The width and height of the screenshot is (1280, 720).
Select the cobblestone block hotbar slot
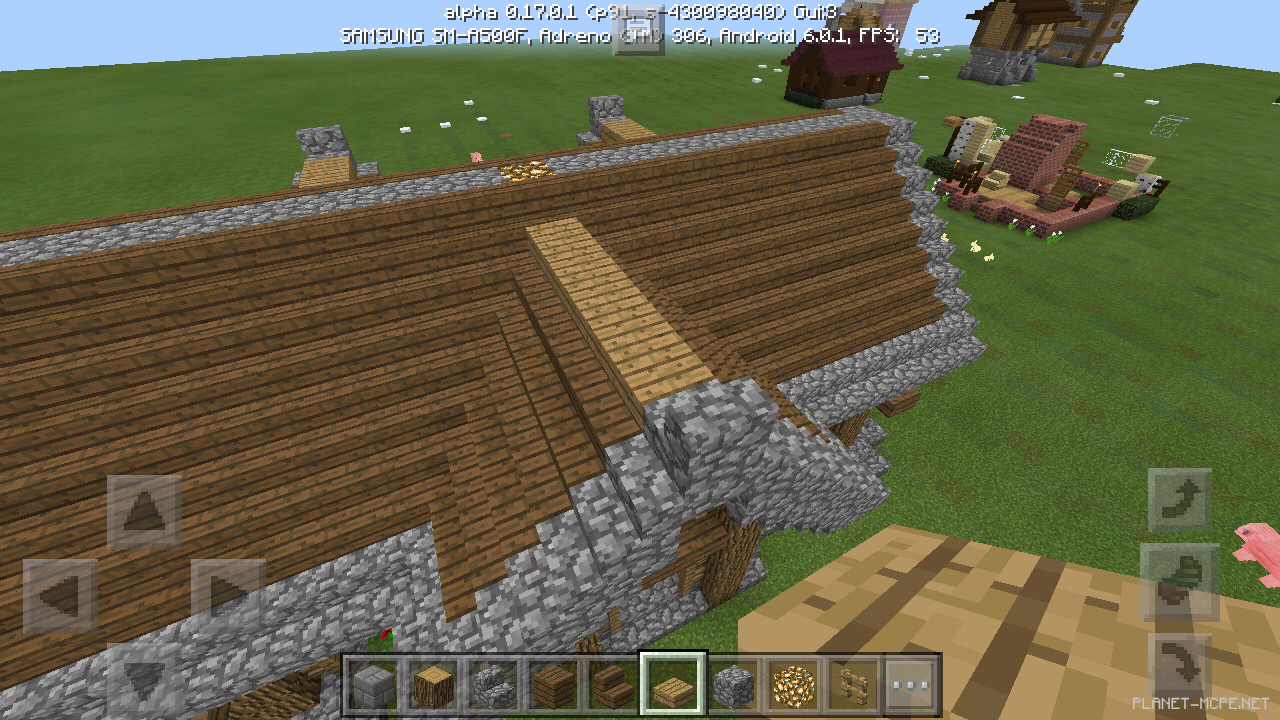pos(734,684)
